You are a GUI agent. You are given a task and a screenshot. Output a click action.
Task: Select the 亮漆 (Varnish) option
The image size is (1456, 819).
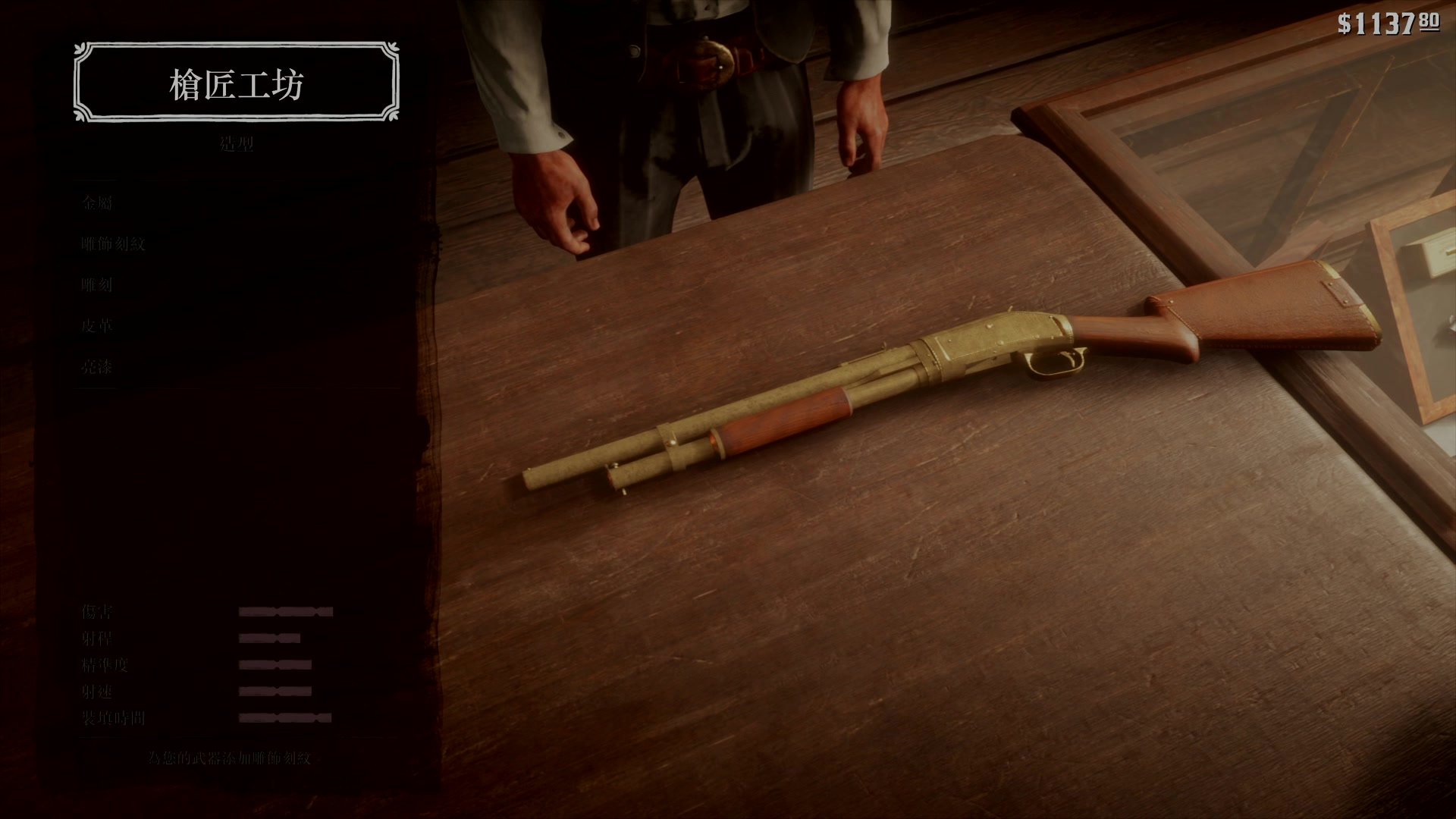click(x=97, y=367)
